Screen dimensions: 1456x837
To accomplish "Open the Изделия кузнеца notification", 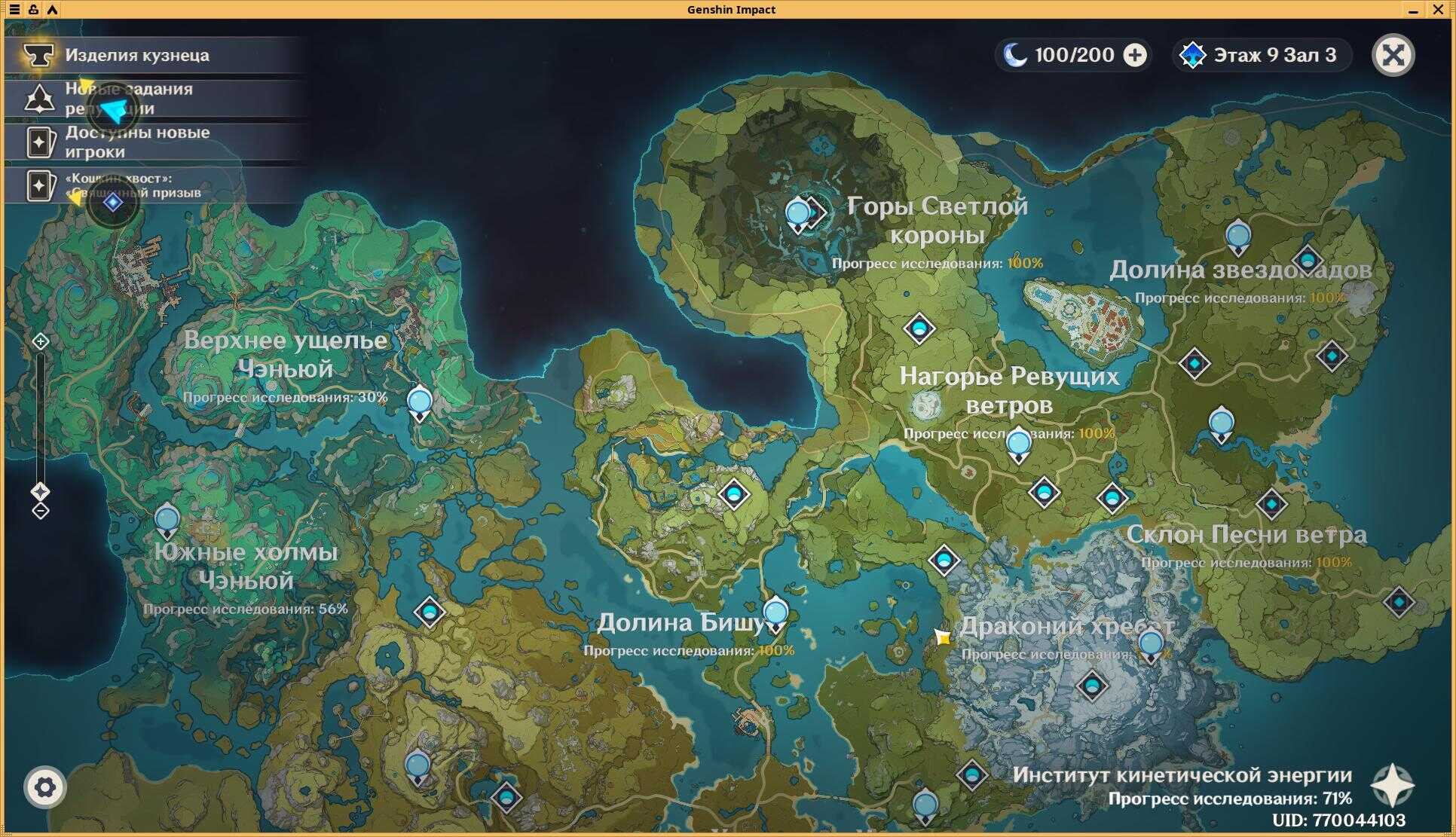I will [136, 55].
